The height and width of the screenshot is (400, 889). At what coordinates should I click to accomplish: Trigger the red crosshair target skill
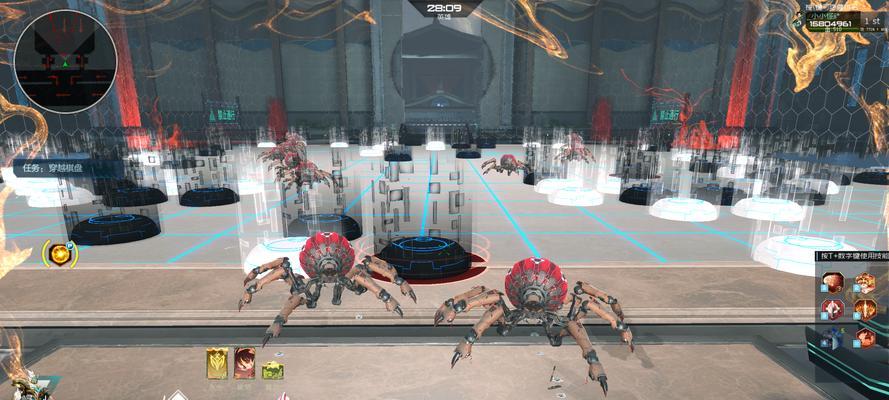833,310
